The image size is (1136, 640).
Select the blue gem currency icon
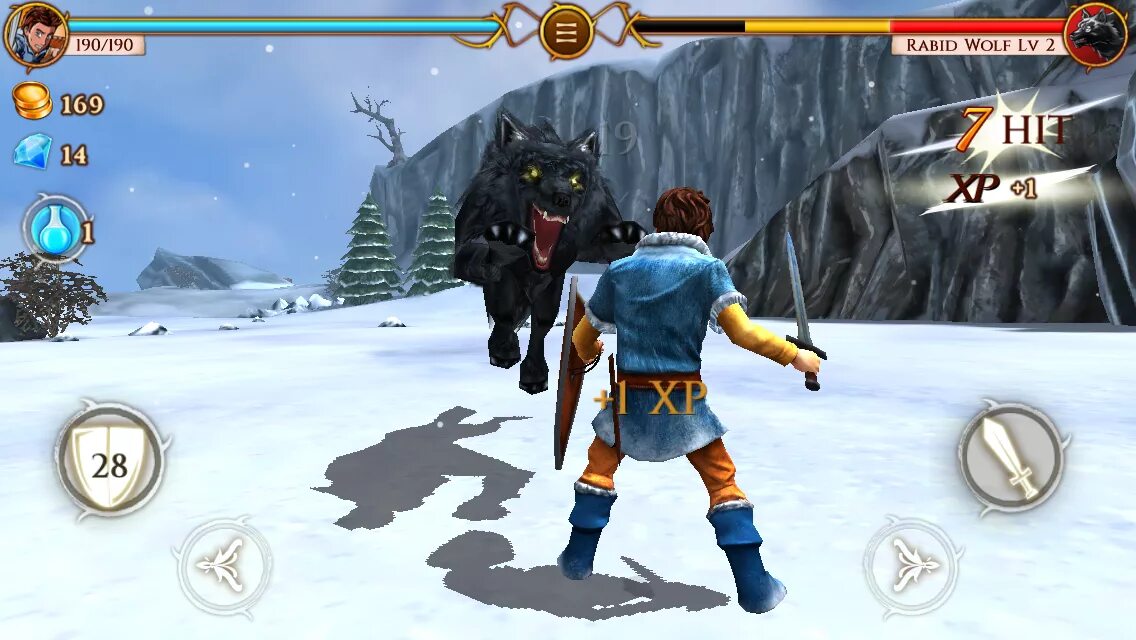point(33,153)
